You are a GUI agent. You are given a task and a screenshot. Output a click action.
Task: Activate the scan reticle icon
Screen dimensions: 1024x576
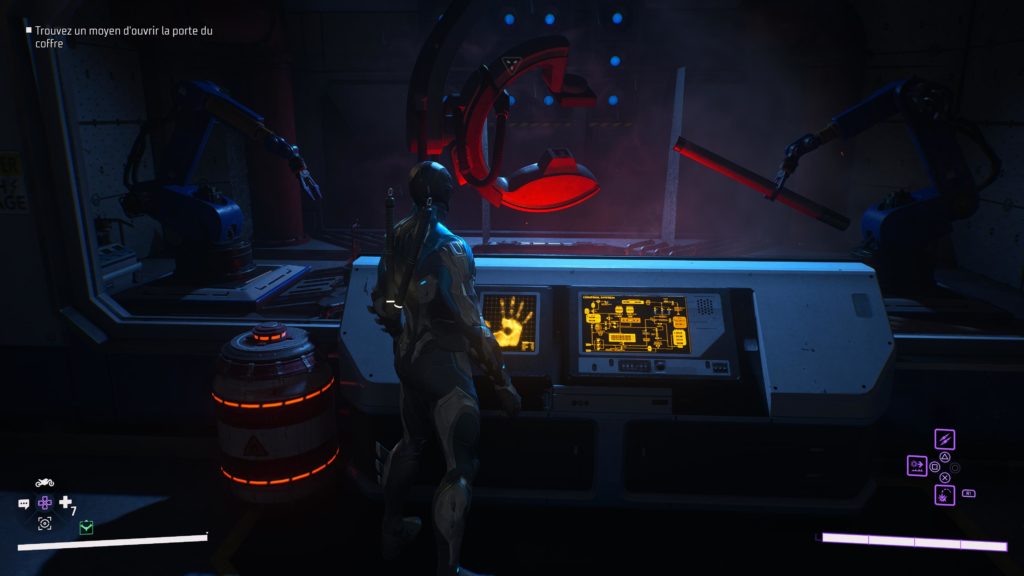45,524
